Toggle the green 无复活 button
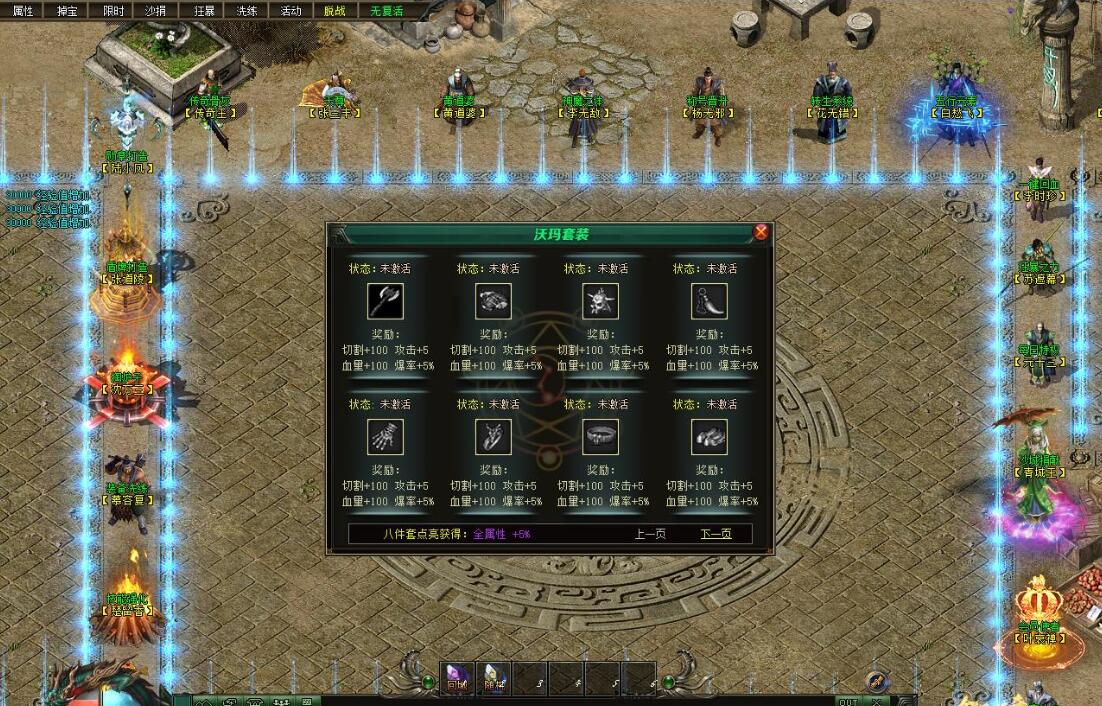Viewport: 1102px width, 706px height. click(x=386, y=10)
